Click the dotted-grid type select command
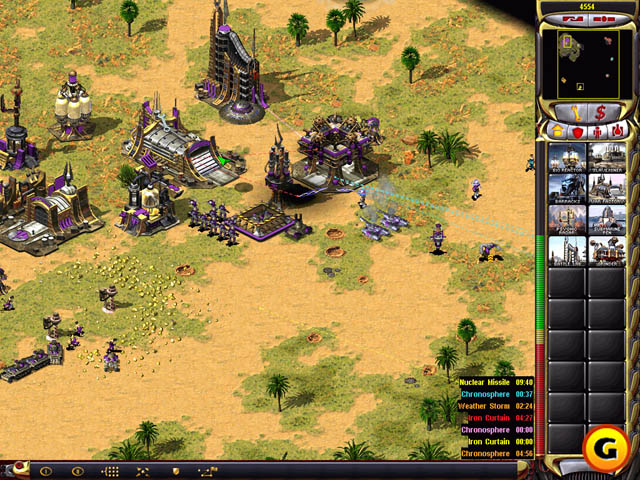Screen dimensions: 640x480 (x=110, y=470)
